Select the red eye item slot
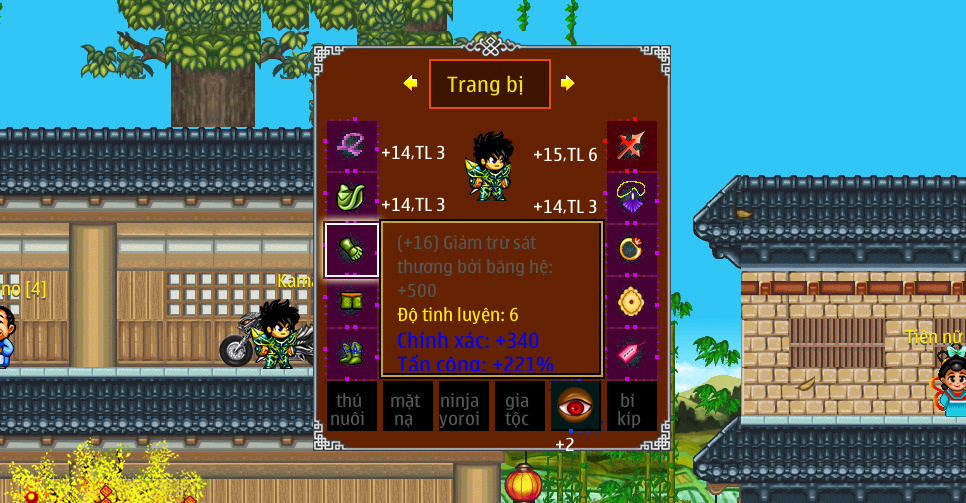The image size is (966, 503). point(576,406)
